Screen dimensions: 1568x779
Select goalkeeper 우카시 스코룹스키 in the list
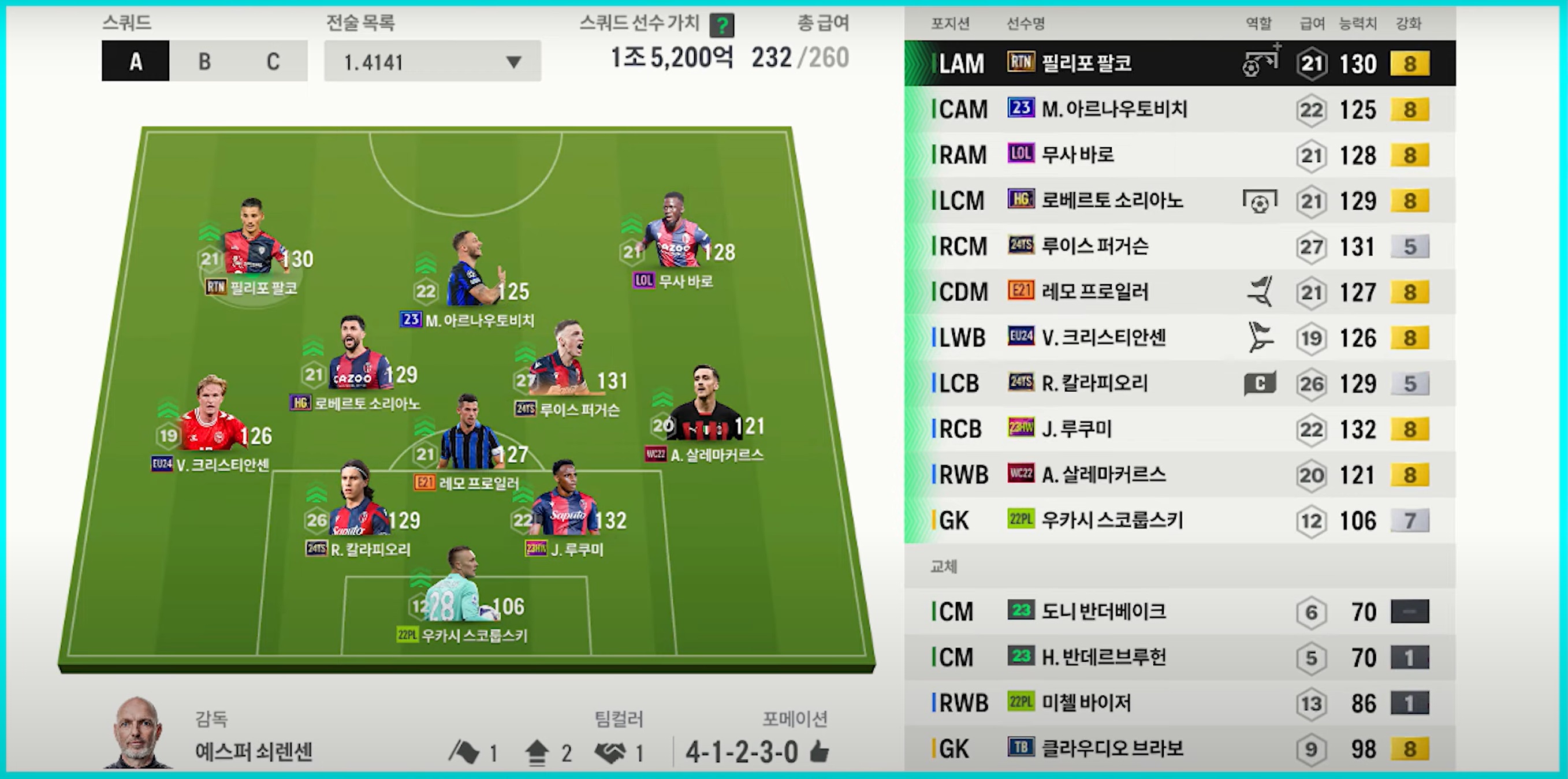(1179, 521)
